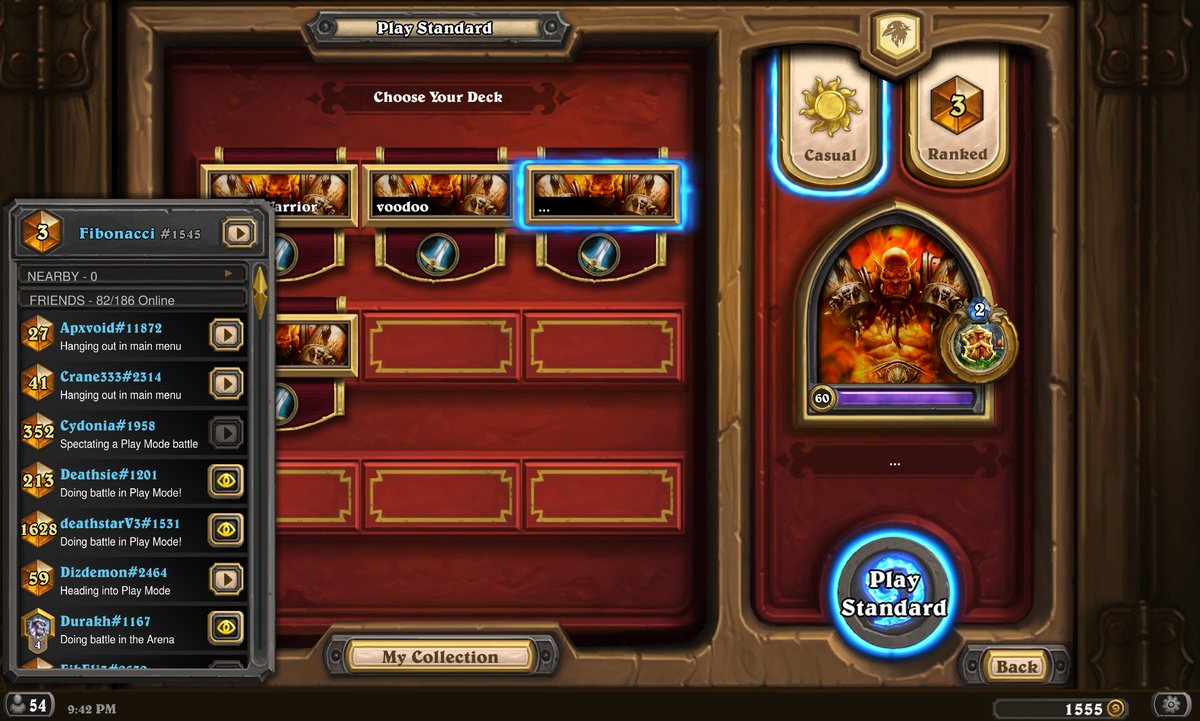Spectate deathstarV3's battle

pyautogui.click(x=226, y=530)
